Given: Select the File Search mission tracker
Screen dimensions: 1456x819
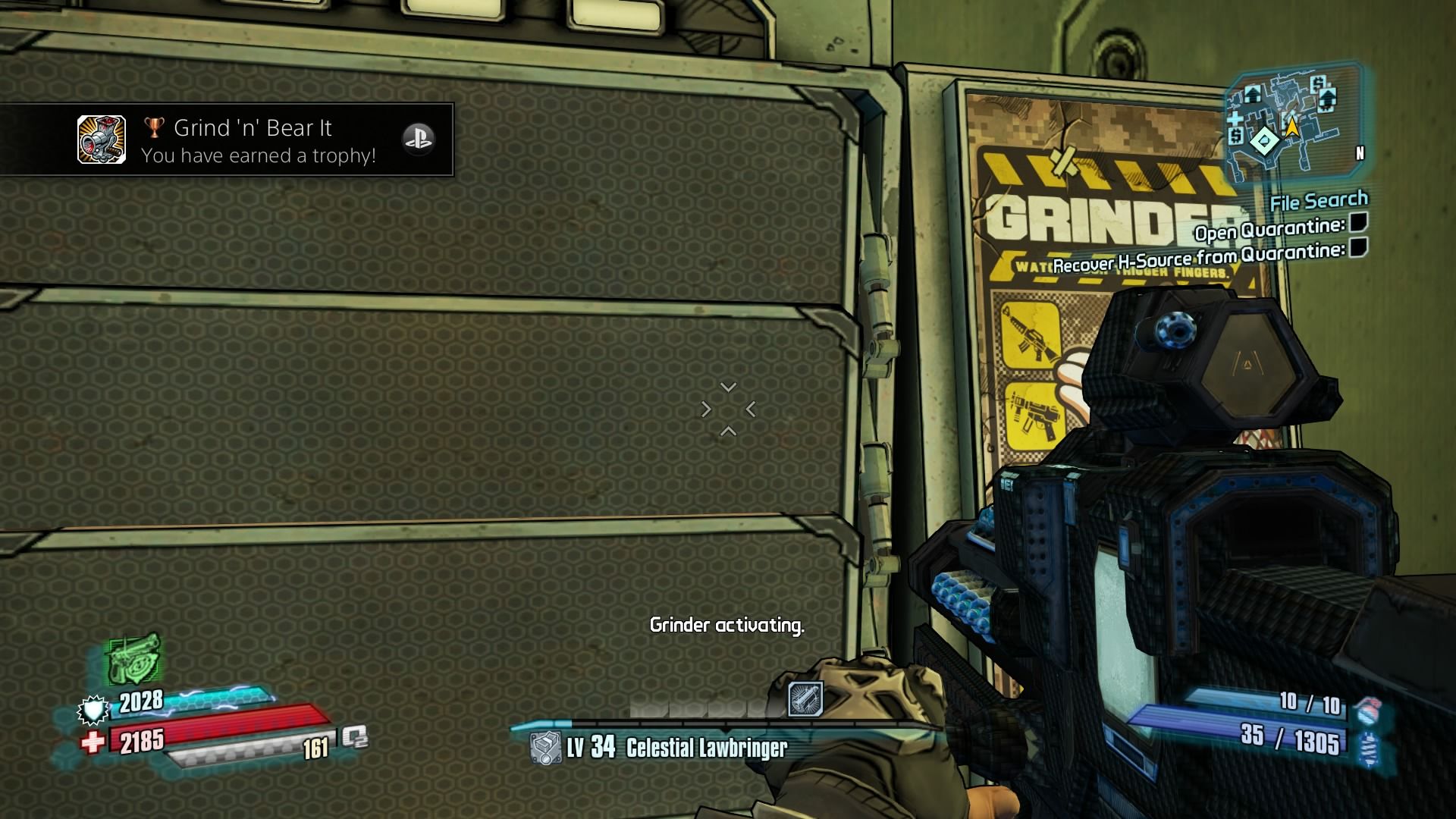Looking at the screenshot, I should click(1319, 202).
